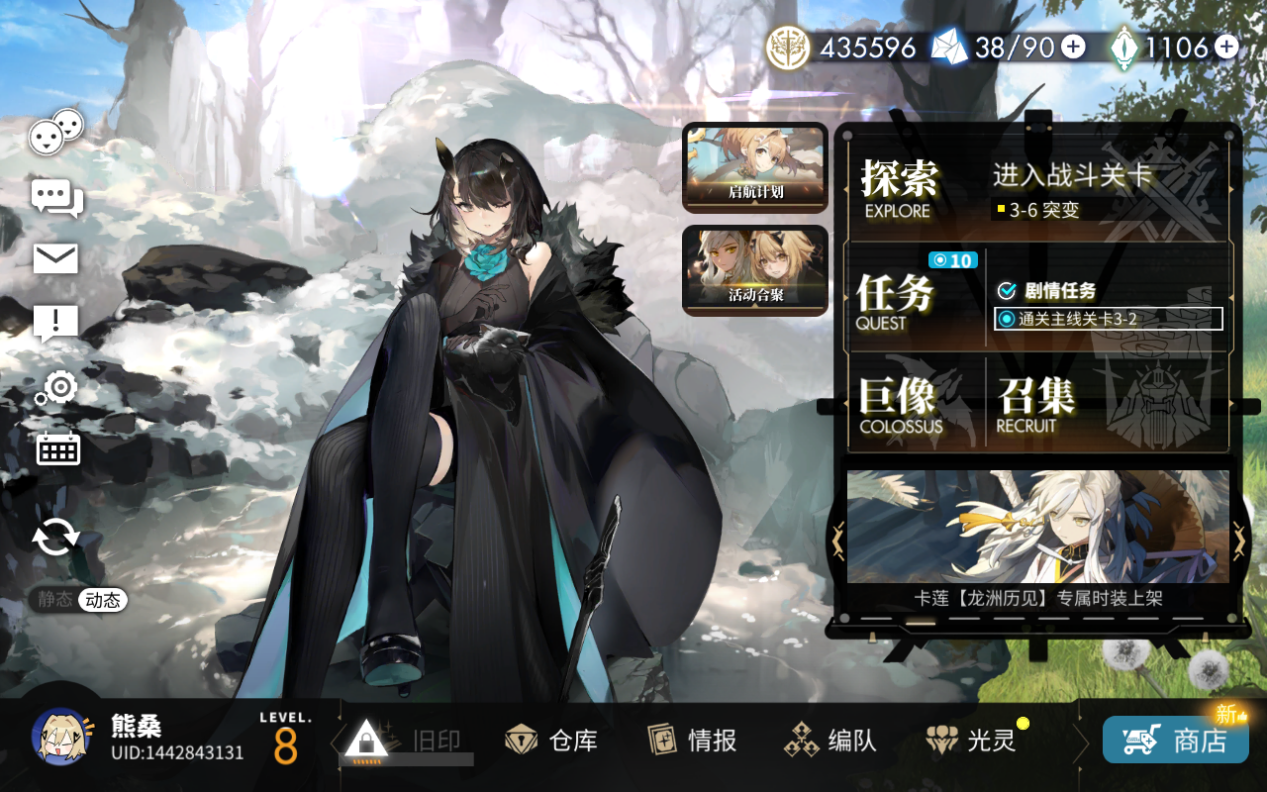The height and width of the screenshot is (792, 1267).
Task: Open the 光灵 characters screen
Action: pyautogui.click(x=970, y=740)
